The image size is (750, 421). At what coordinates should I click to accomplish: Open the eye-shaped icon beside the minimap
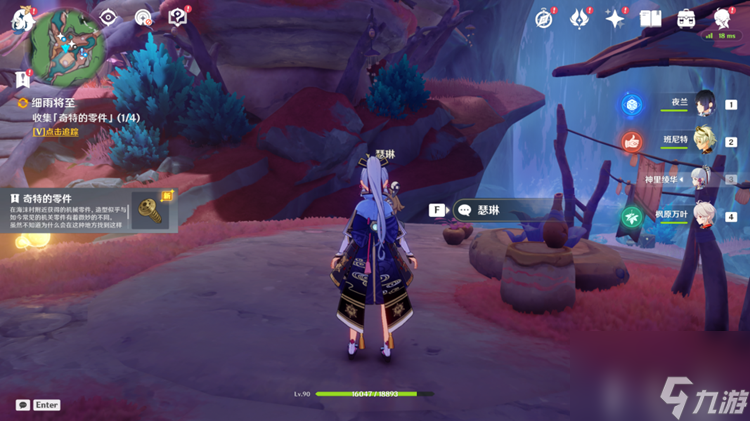pos(110,17)
